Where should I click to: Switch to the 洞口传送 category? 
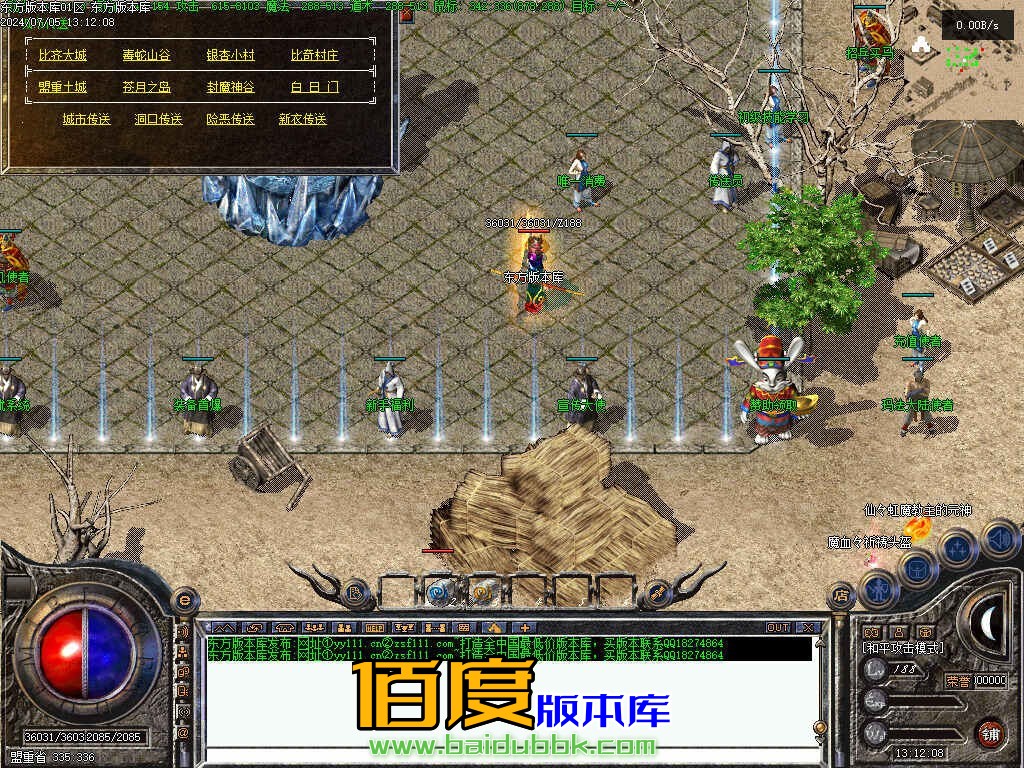pyautogui.click(x=158, y=119)
